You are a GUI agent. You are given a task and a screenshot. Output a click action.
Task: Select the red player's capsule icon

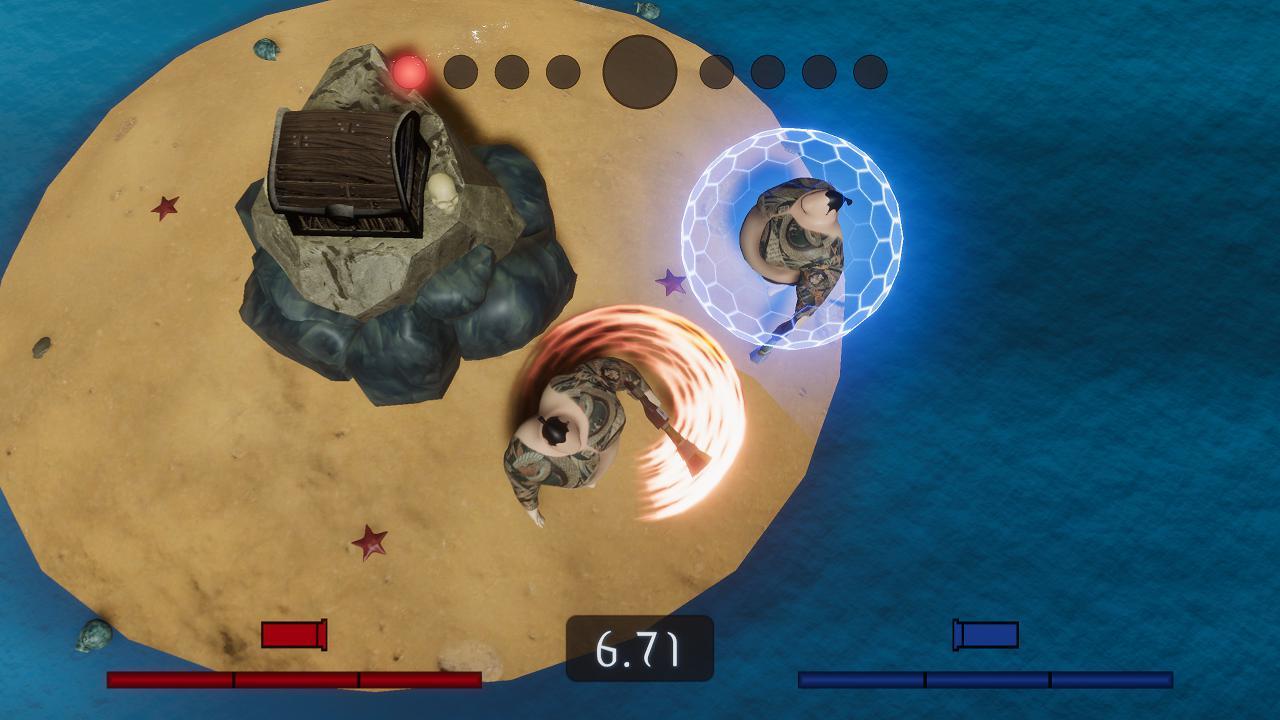coord(294,634)
